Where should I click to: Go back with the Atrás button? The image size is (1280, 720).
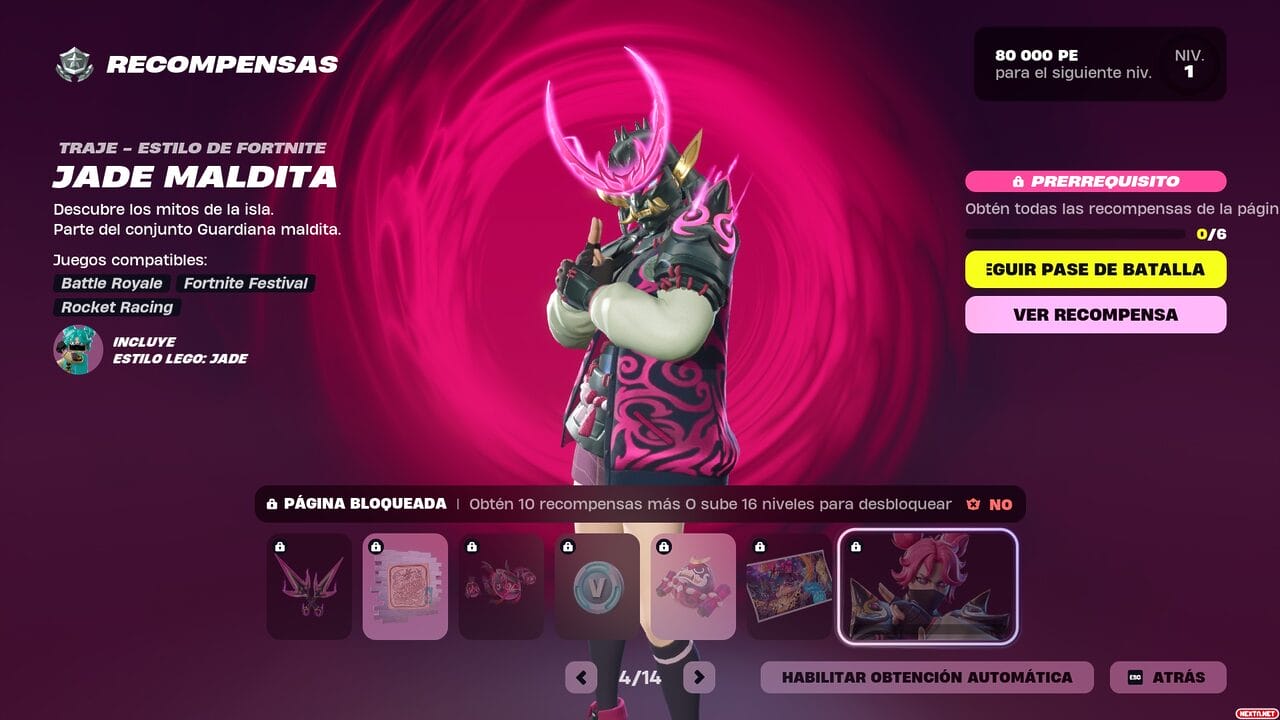1167,677
